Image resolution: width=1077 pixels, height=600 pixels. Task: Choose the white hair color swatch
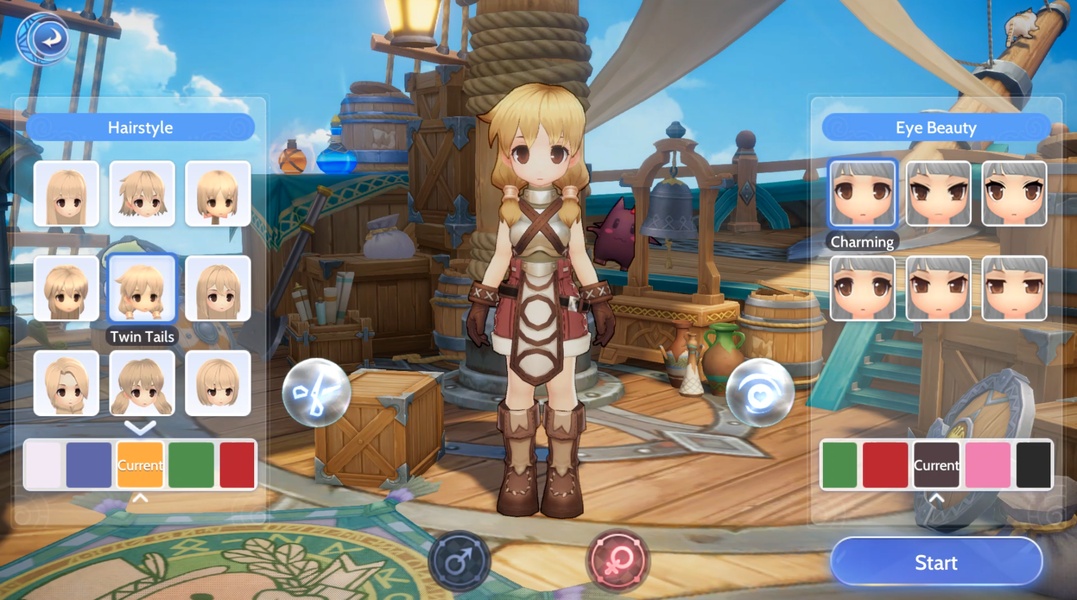43,465
